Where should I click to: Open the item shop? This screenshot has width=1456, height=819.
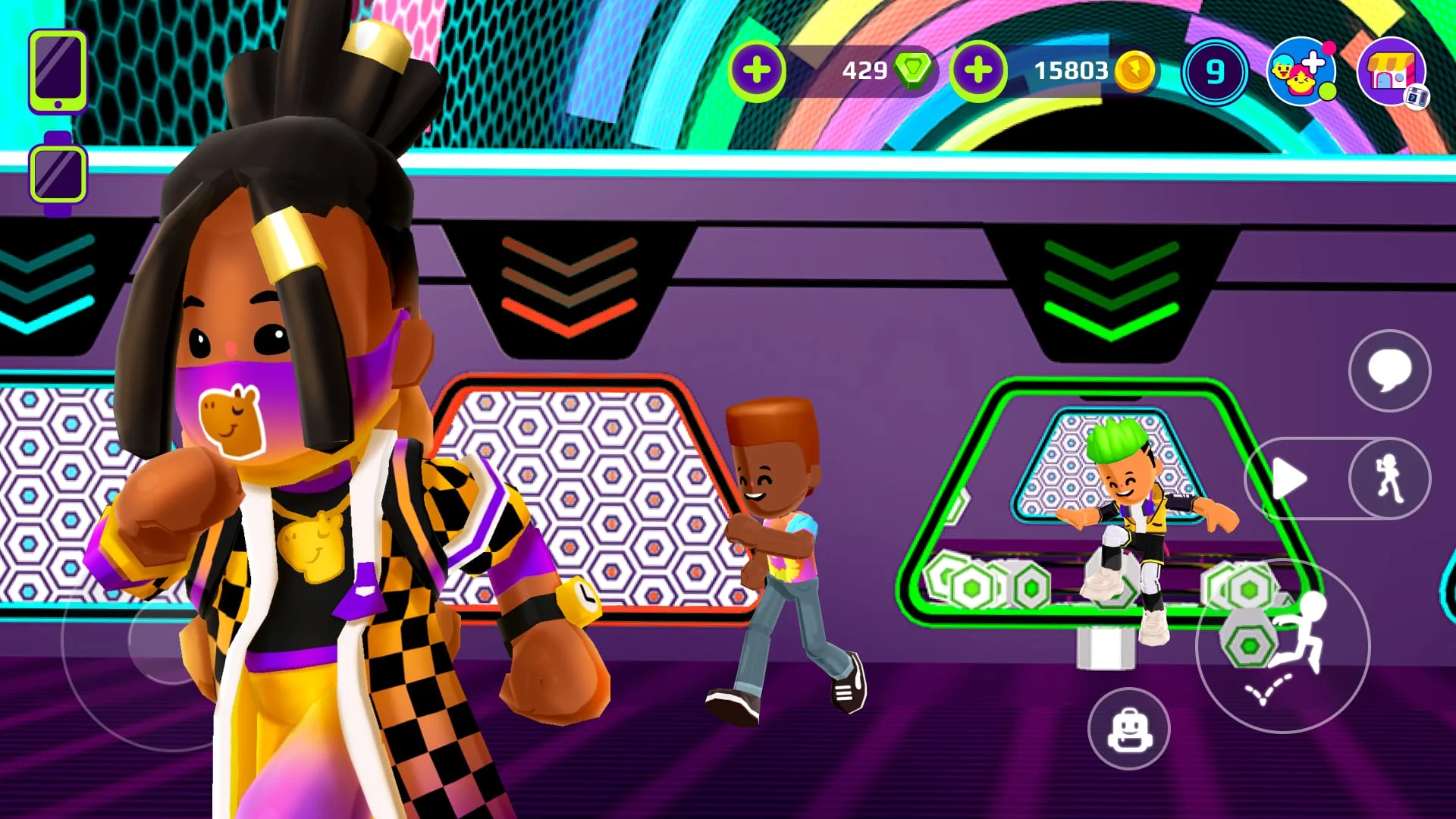tap(1390, 72)
